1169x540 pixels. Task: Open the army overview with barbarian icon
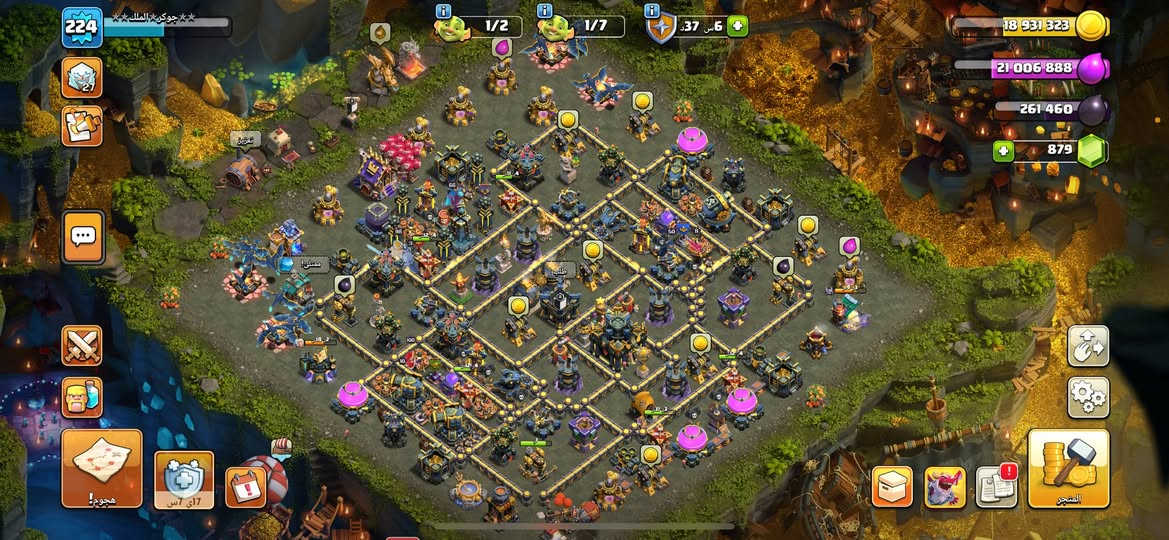(x=82, y=397)
